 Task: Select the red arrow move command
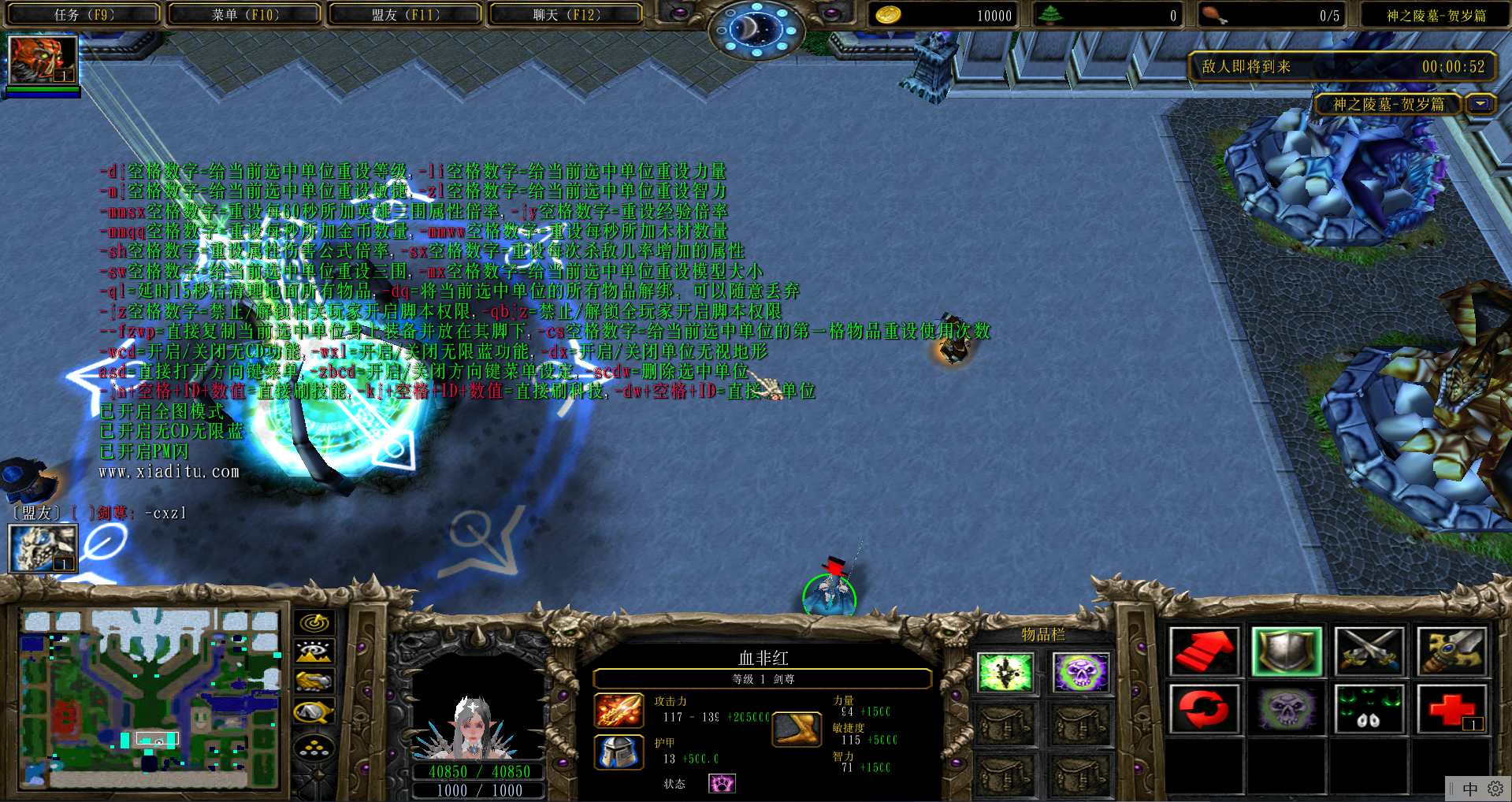1204,652
